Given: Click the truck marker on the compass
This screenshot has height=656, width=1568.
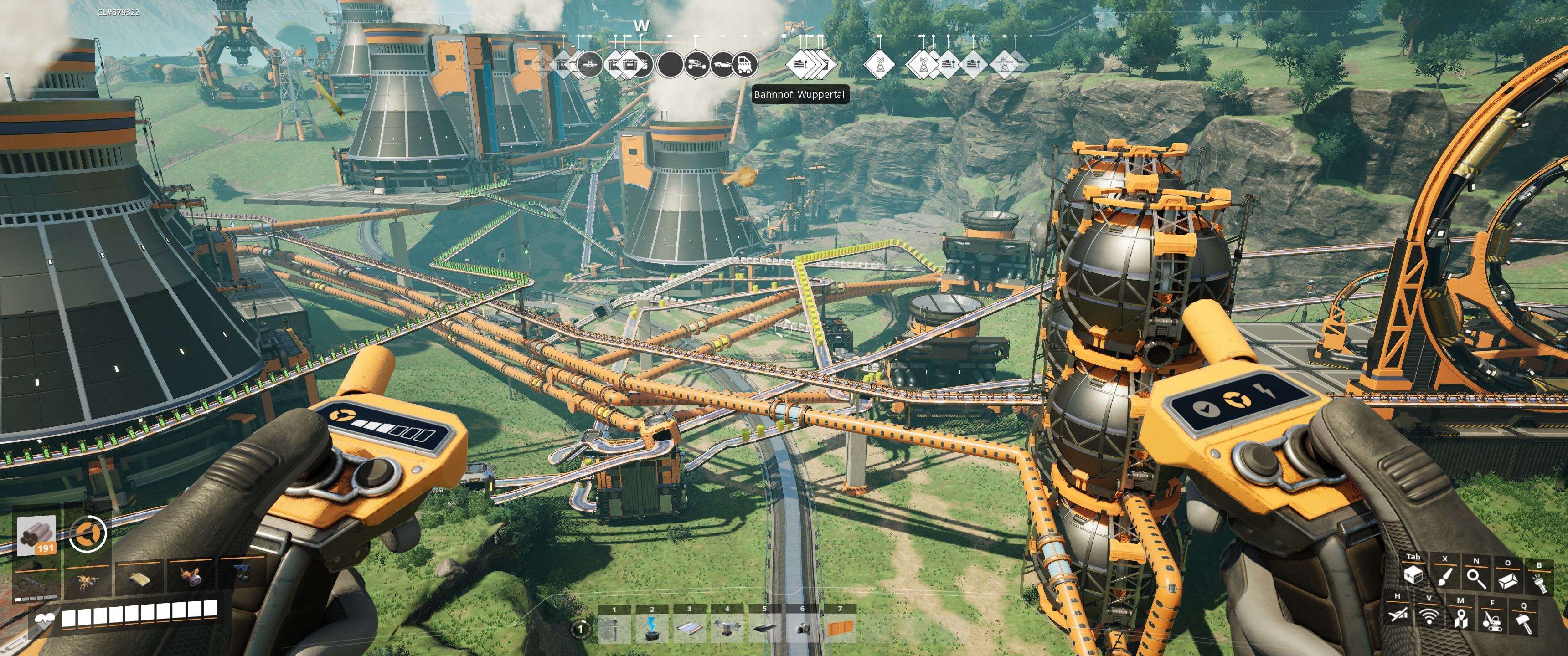Looking at the screenshot, I should pyautogui.click(x=745, y=65).
